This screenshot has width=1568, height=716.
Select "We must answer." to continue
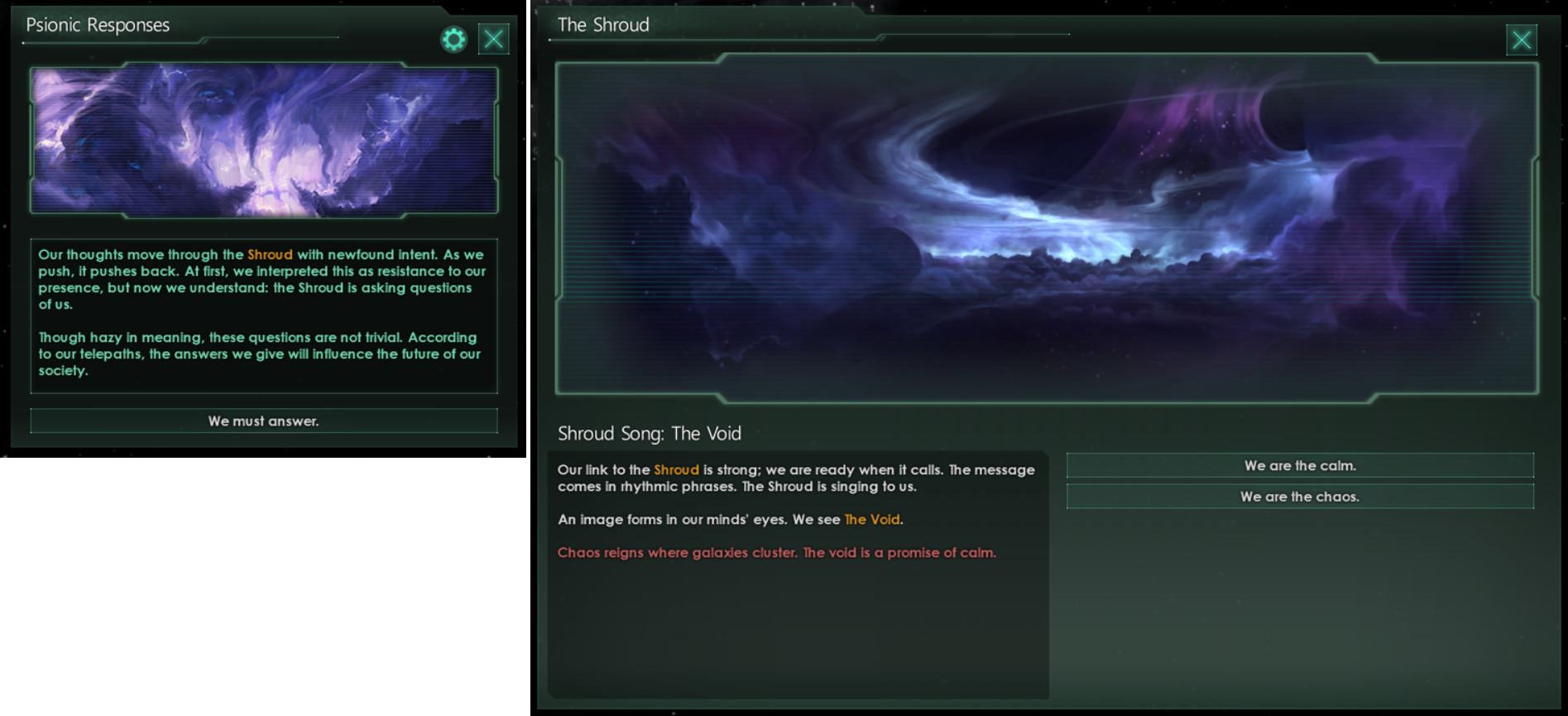click(263, 420)
